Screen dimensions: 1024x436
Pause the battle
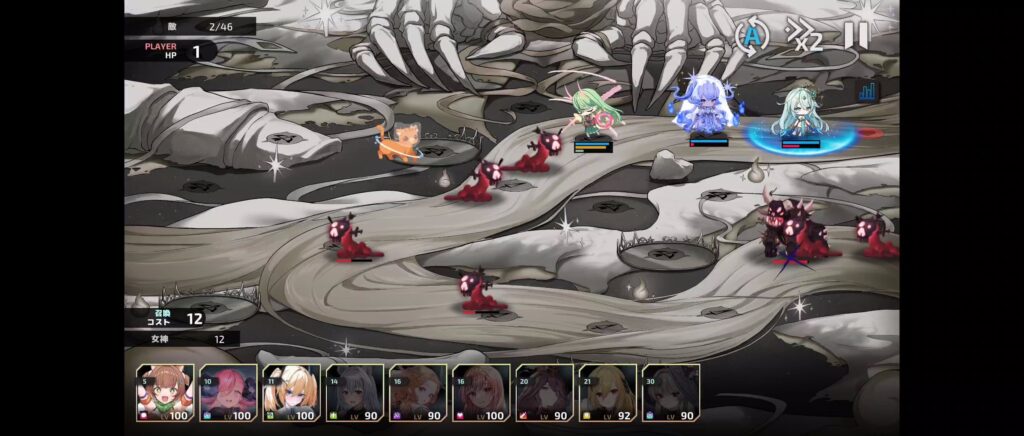coord(856,36)
